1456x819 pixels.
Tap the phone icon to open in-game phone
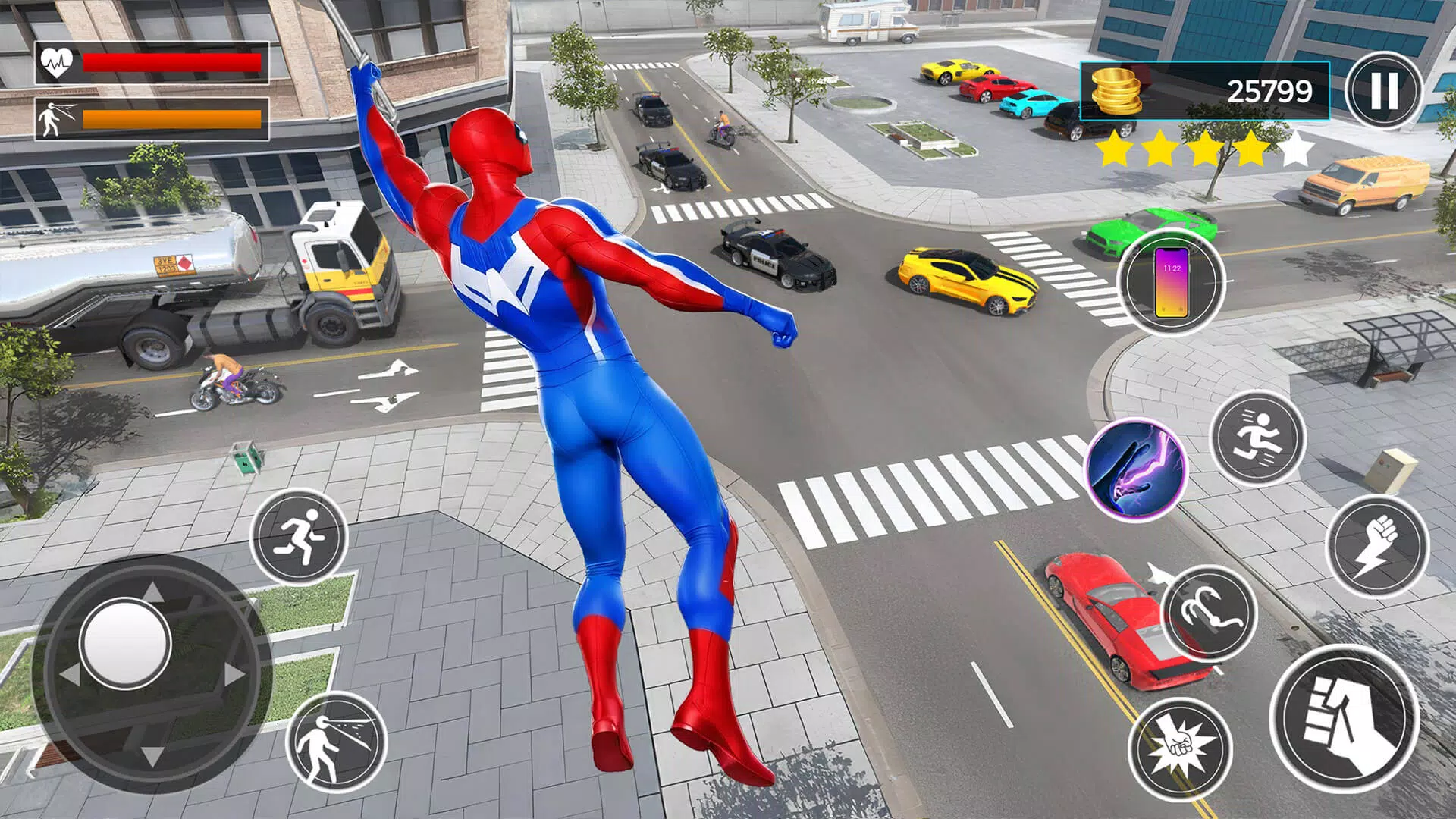point(1172,283)
